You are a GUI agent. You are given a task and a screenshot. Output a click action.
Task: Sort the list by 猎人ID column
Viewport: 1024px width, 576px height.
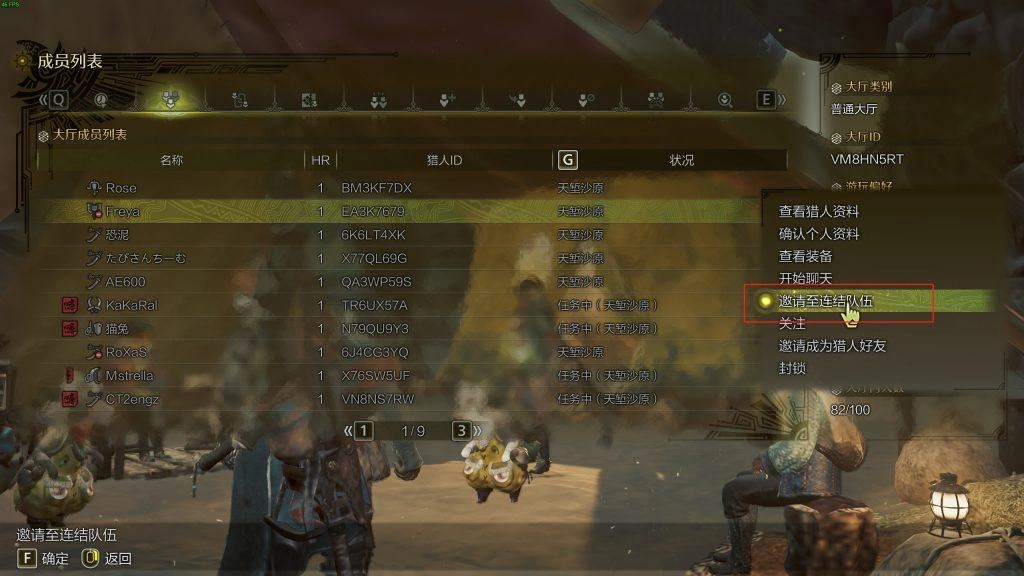pos(444,160)
